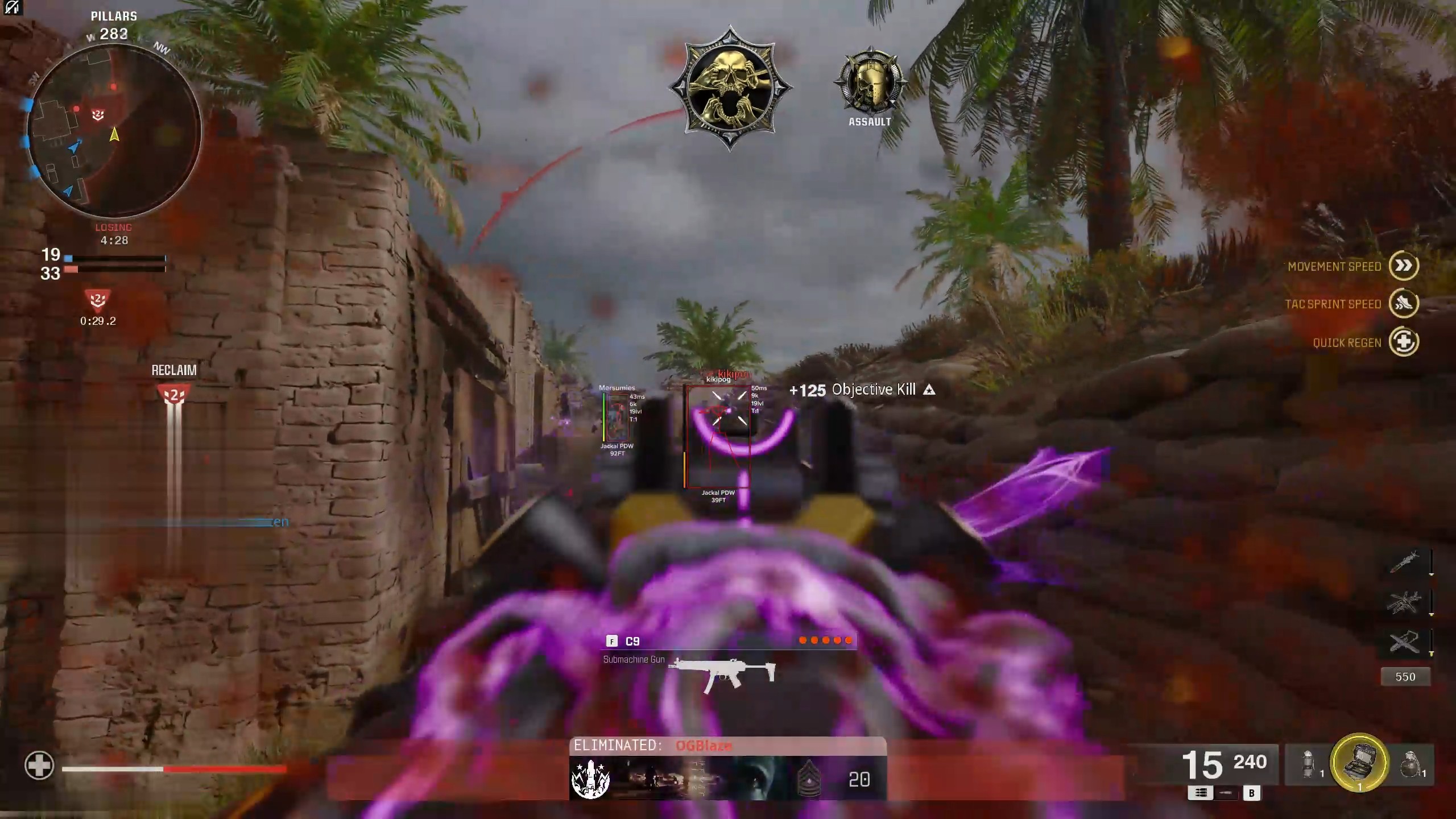Click the gold skull medal
This screenshot has height=819, width=1456.
730,88
